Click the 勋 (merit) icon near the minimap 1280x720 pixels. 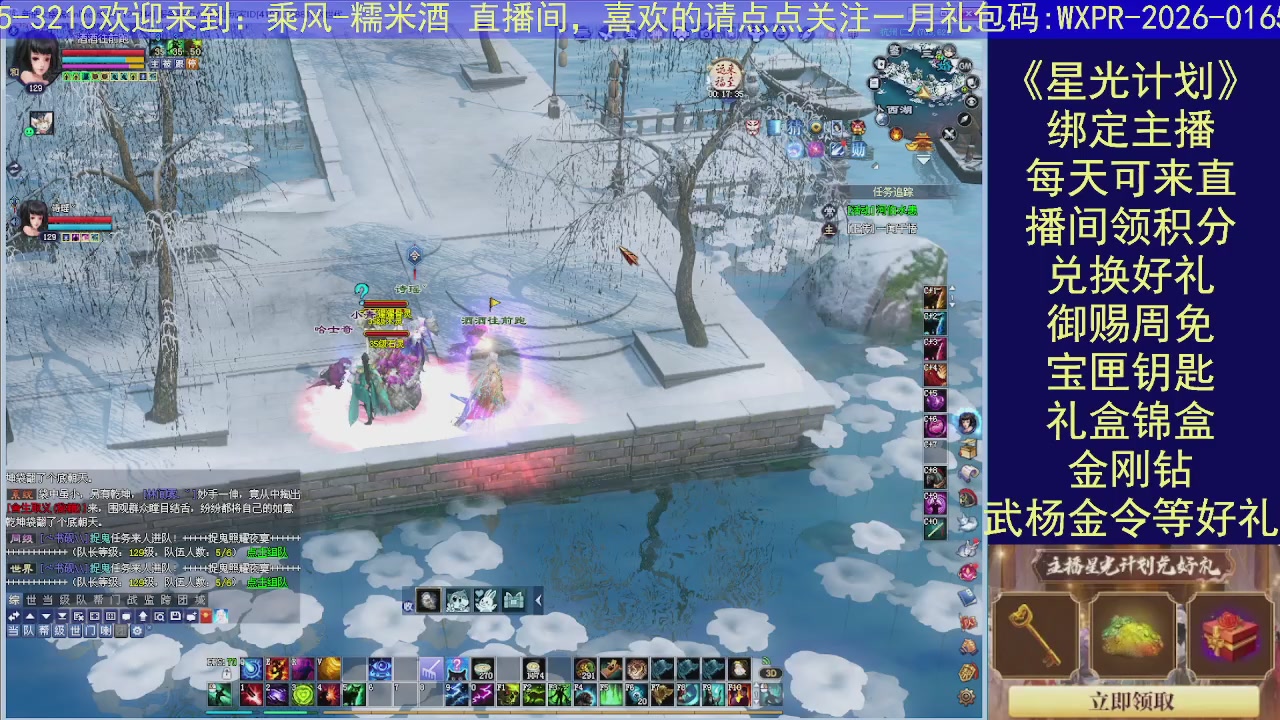click(x=860, y=148)
